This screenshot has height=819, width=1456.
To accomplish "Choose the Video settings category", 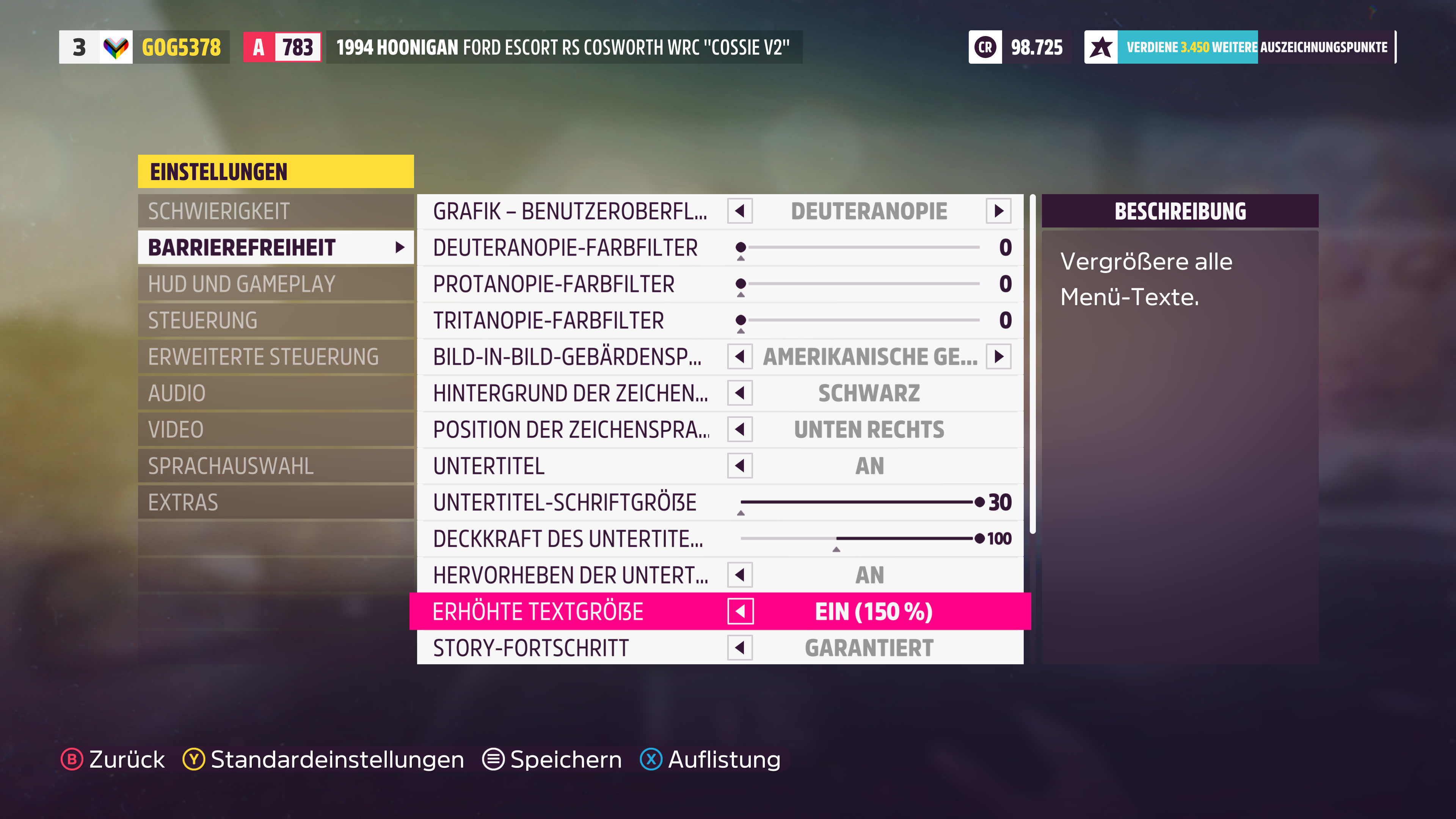I will click(275, 430).
